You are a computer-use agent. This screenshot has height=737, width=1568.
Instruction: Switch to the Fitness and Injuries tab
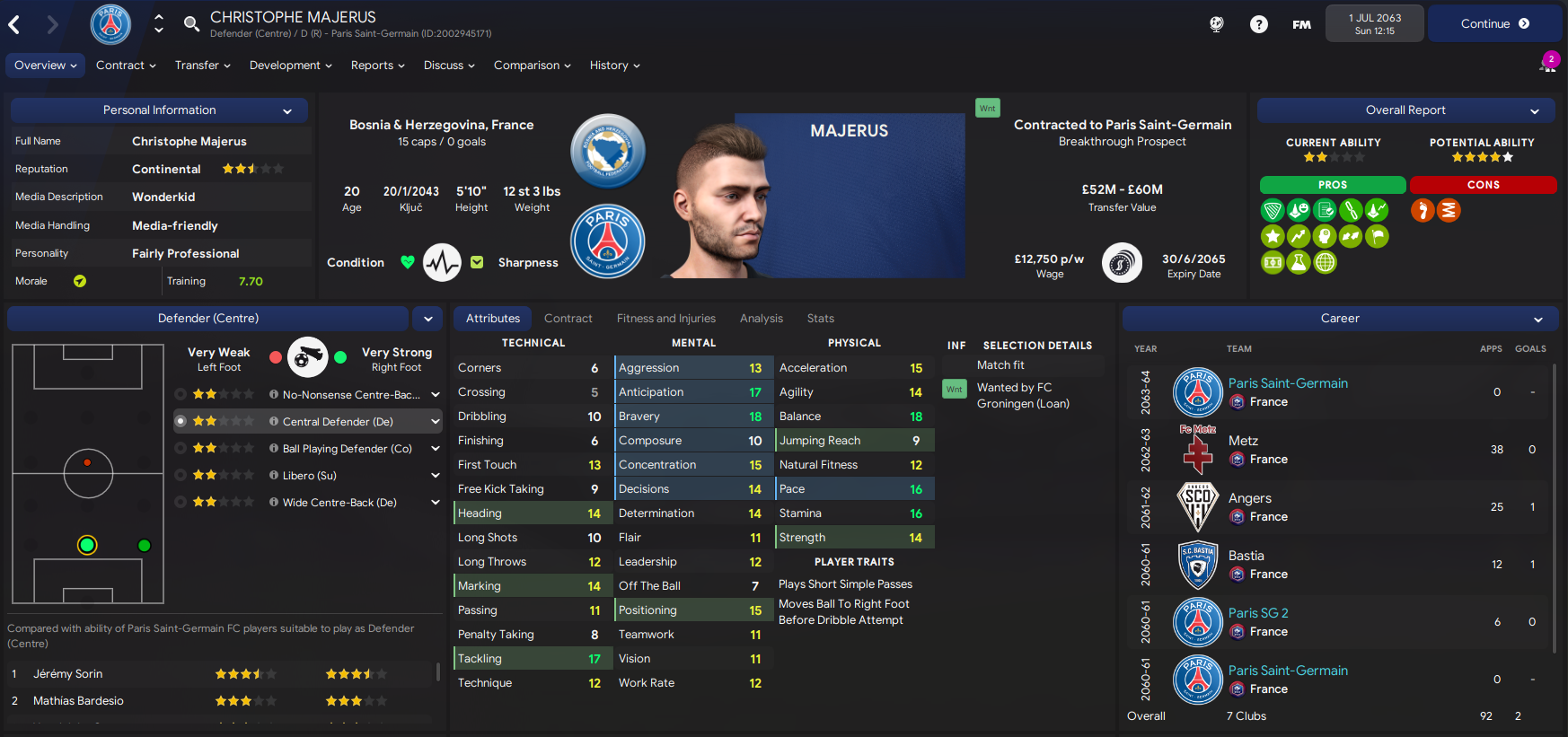666,318
